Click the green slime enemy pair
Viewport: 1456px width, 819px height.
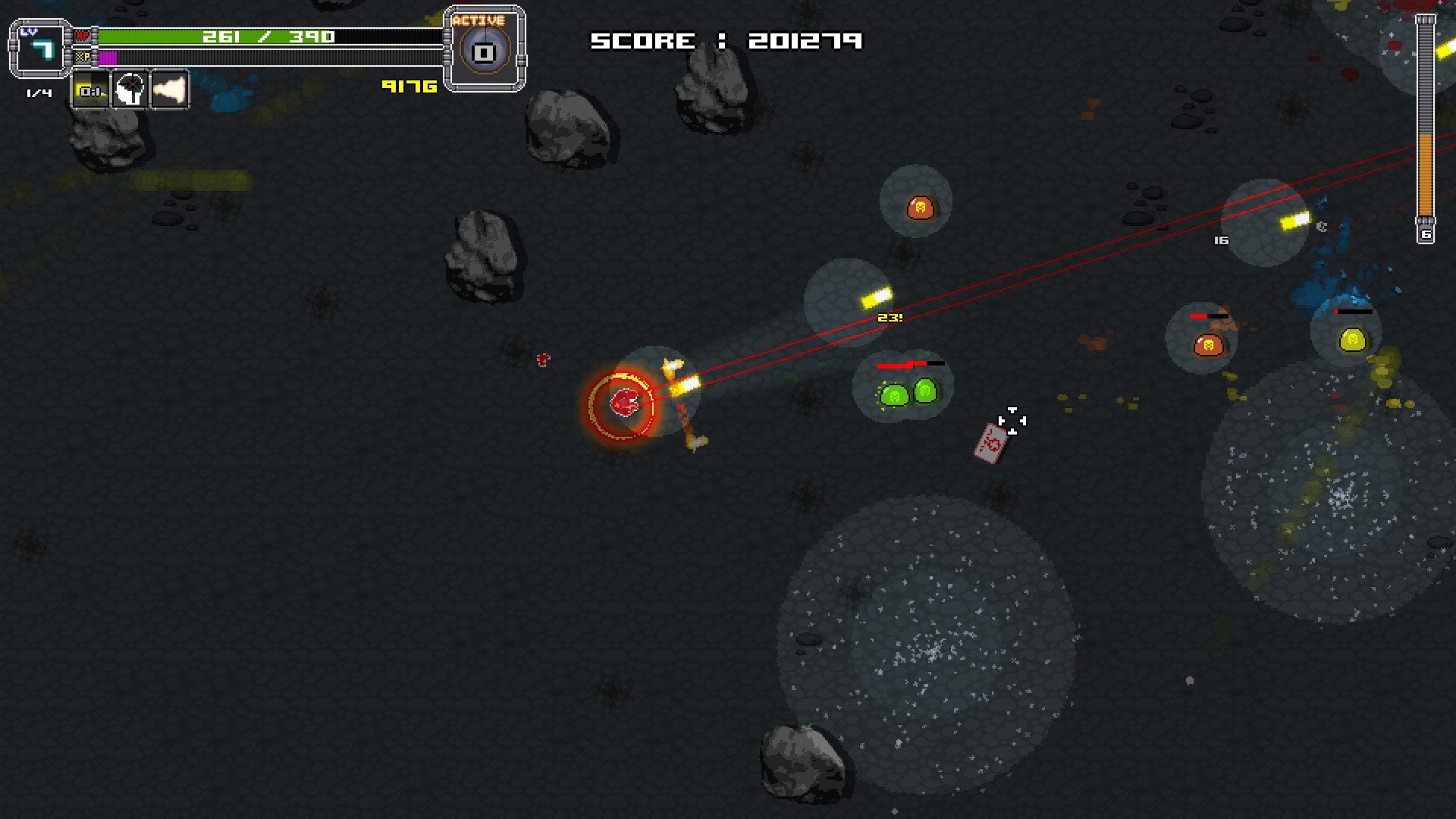(x=907, y=394)
